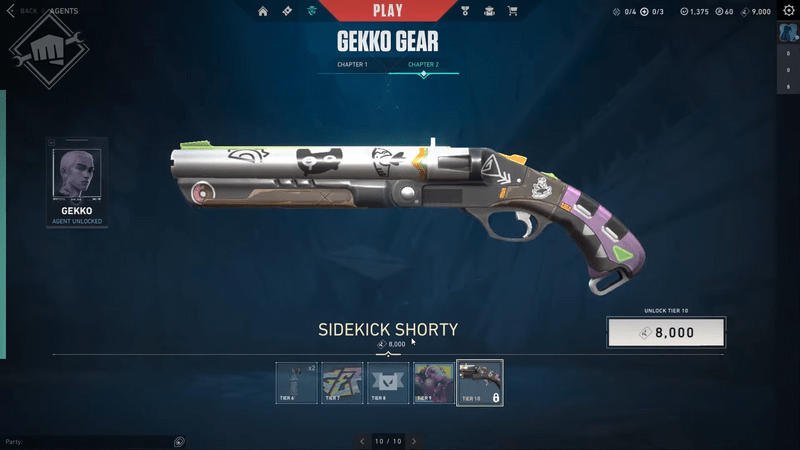800x450 pixels.
Task: Unlock Tier 10 for 8,000
Action: click(x=666, y=333)
